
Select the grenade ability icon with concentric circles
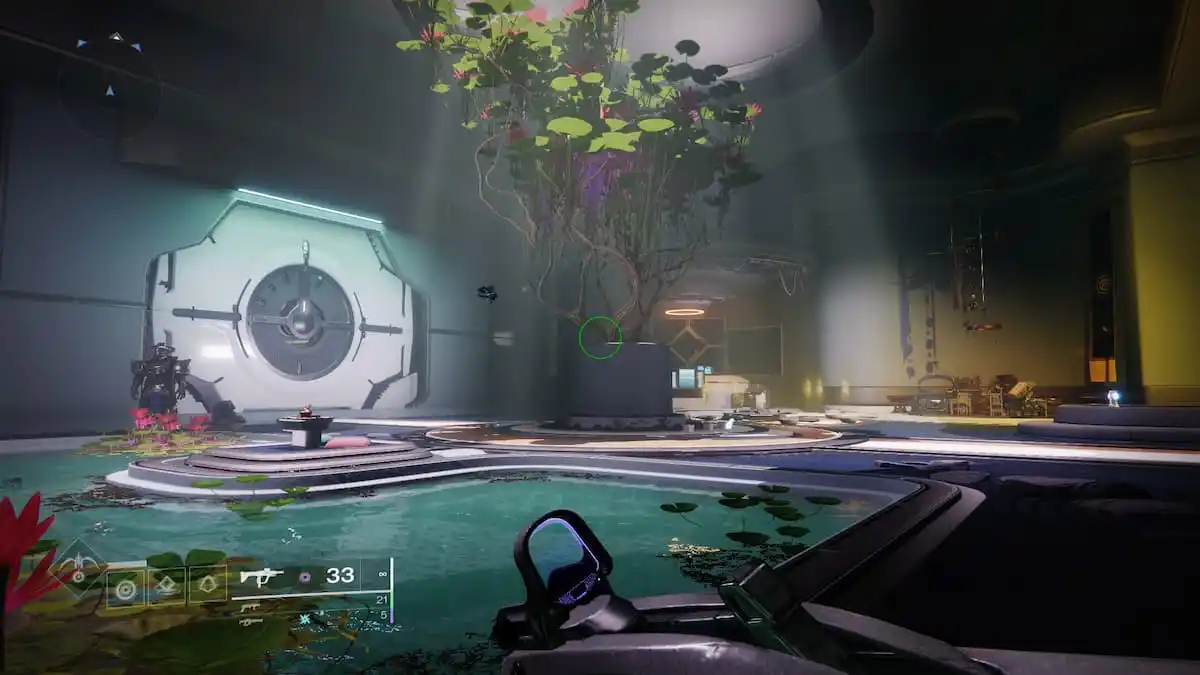point(126,588)
